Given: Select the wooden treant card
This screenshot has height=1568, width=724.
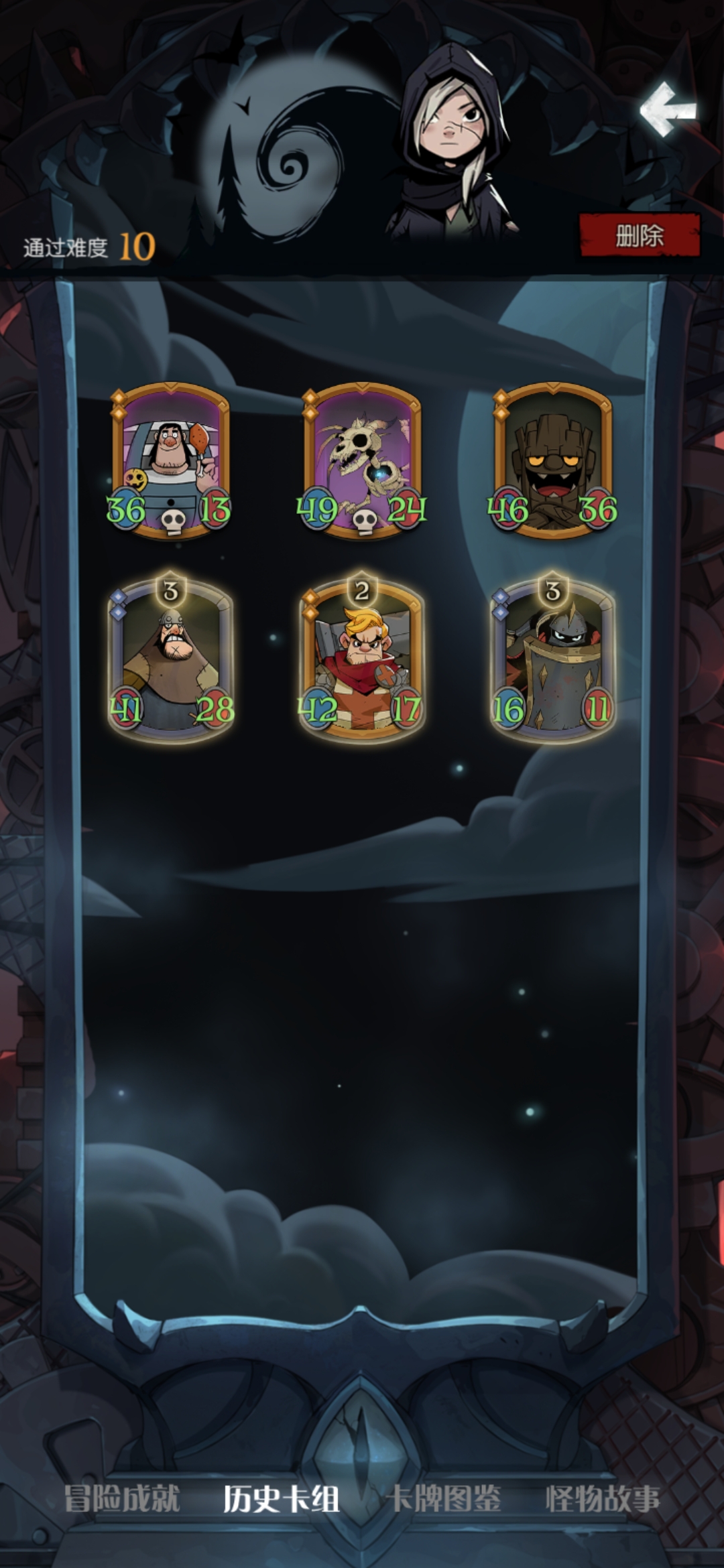Looking at the screenshot, I should coord(552,460).
